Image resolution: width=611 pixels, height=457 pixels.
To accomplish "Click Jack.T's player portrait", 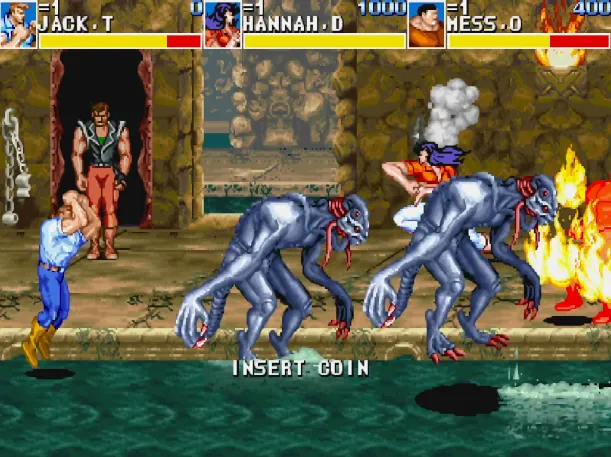I will pyautogui.click(x=18, y=24).
